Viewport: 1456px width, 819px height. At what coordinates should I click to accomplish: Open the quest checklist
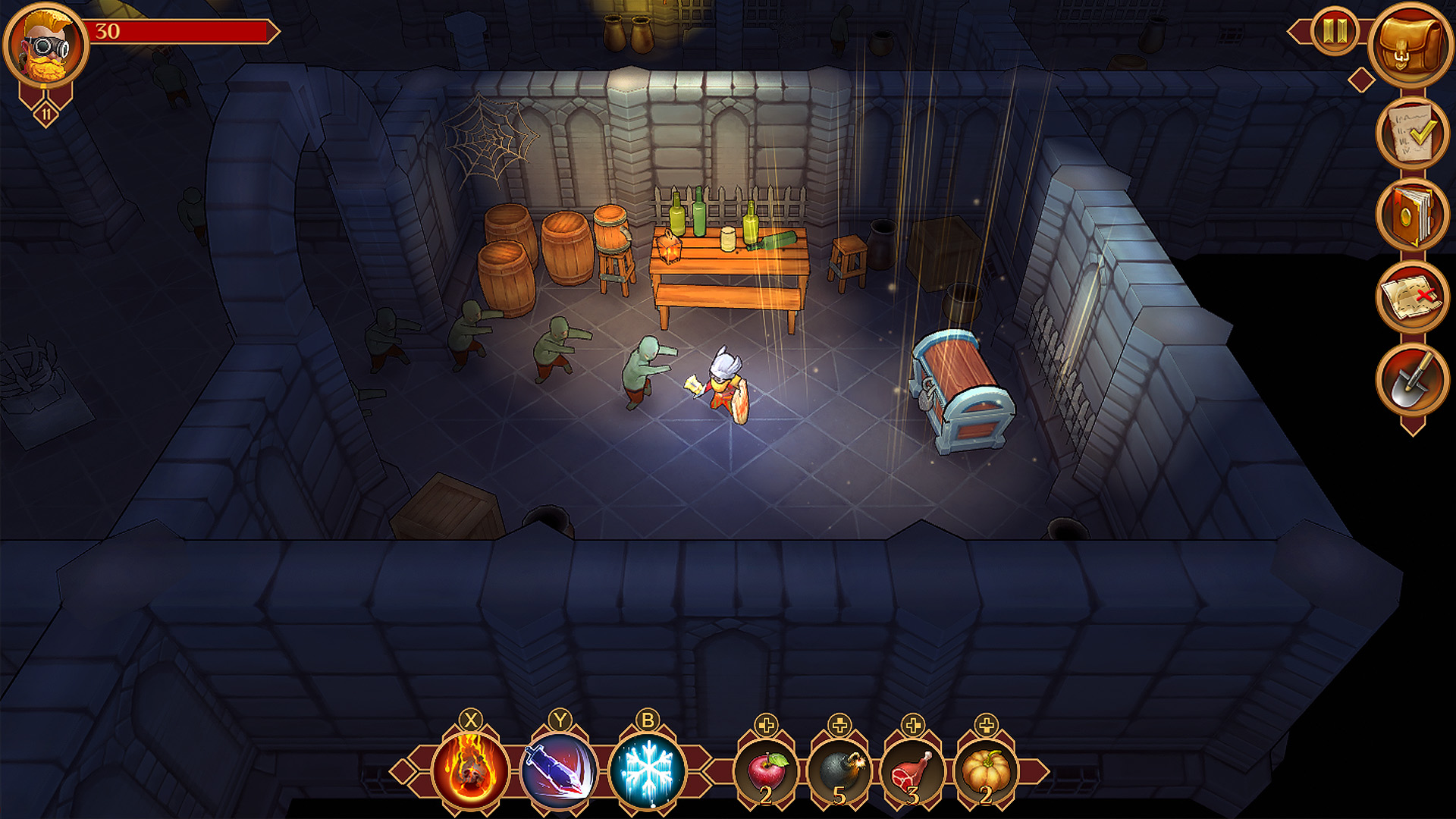[1414, 135]
